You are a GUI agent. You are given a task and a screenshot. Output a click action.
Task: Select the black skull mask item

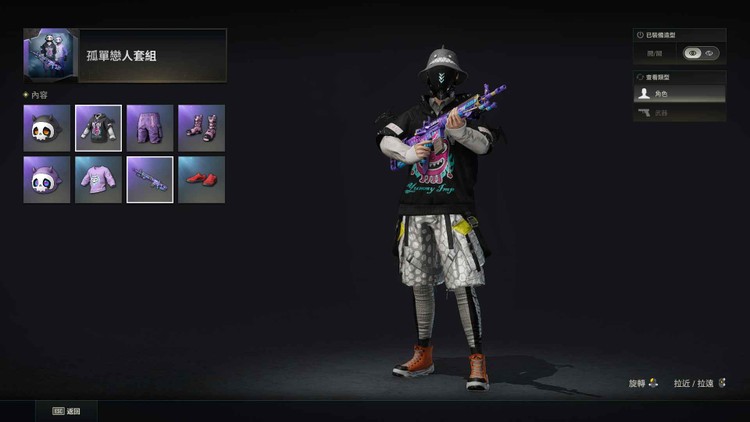(47, 128)
